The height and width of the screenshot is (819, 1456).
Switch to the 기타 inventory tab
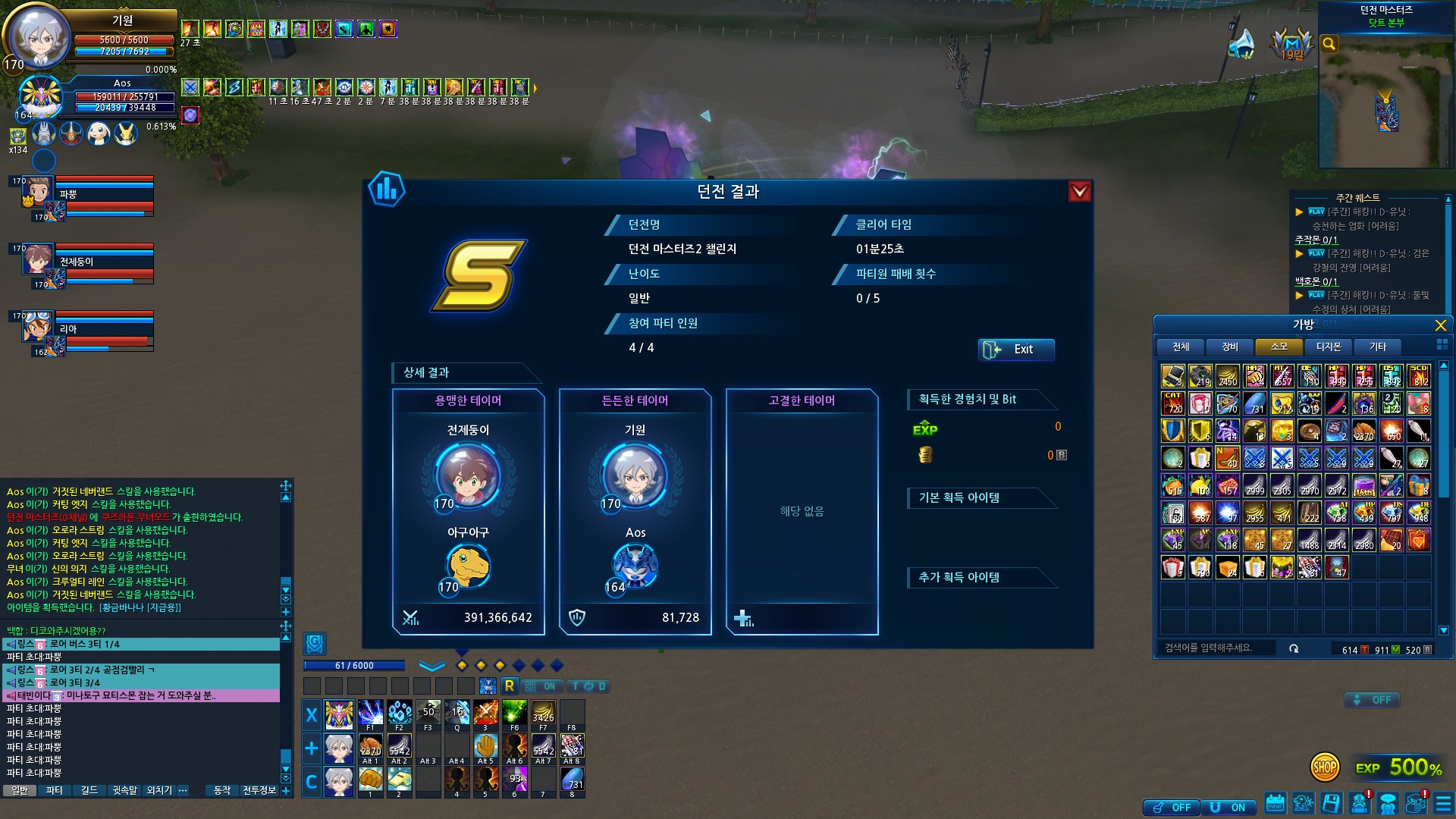click(x=1378, y=347)
